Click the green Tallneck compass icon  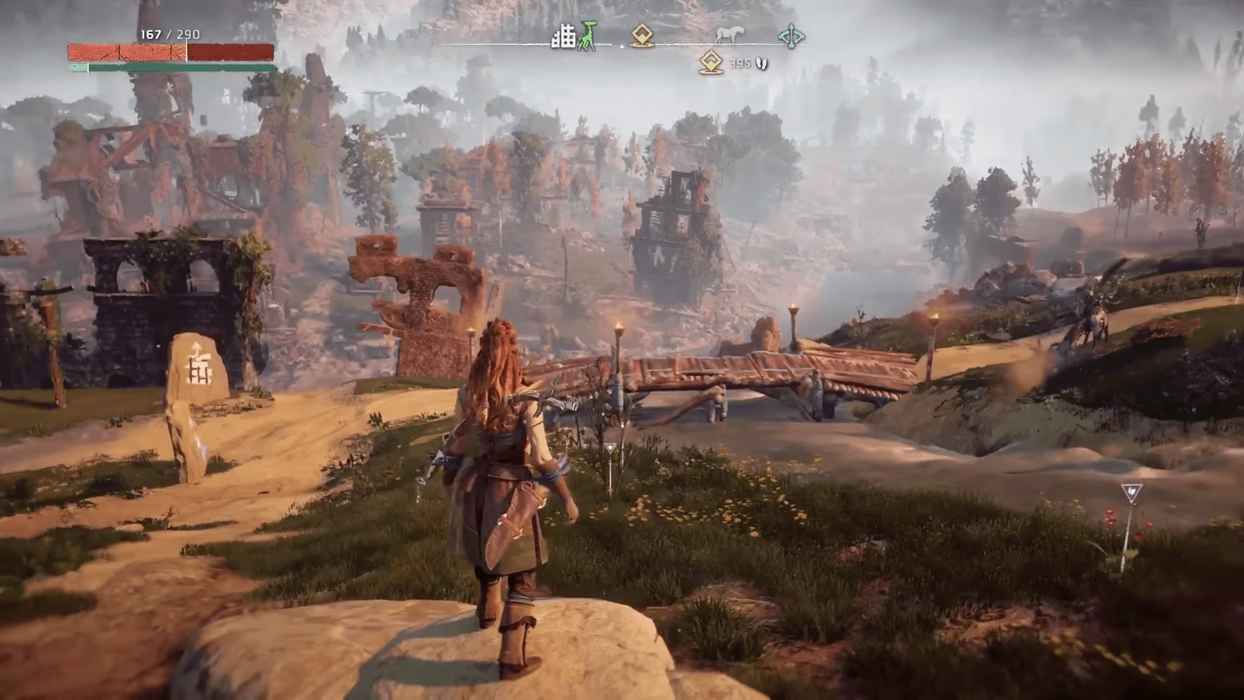tap(587, 37)
